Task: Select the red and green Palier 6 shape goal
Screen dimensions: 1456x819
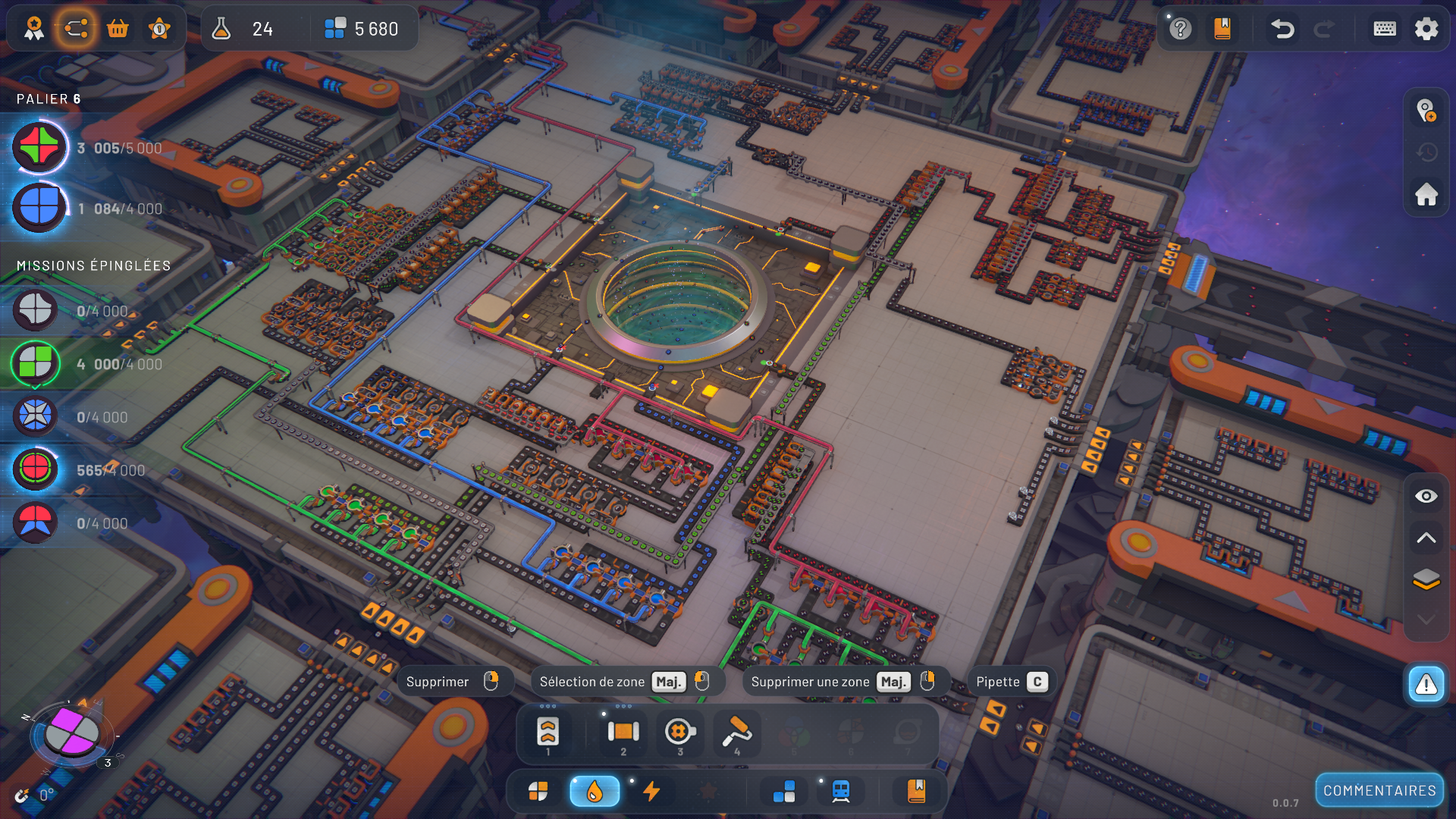Action: 39,147
